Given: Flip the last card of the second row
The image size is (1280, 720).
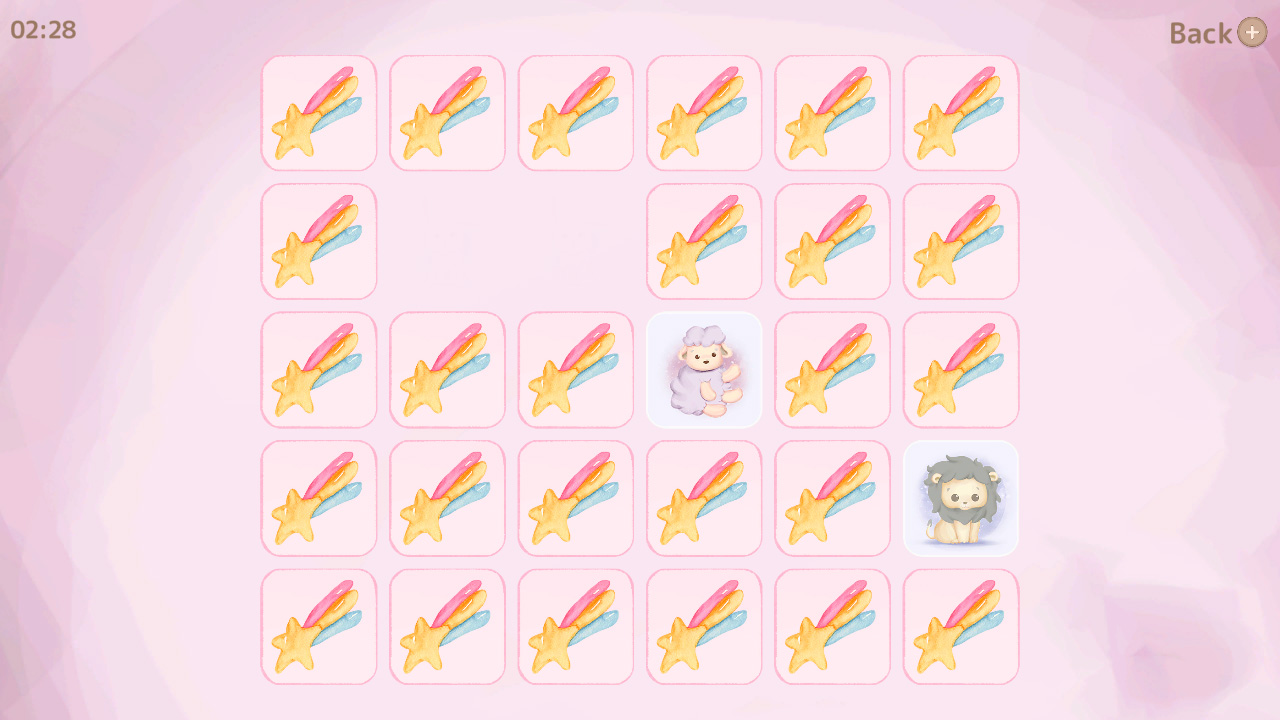Looking at the screenshot, I should point(960,241).
